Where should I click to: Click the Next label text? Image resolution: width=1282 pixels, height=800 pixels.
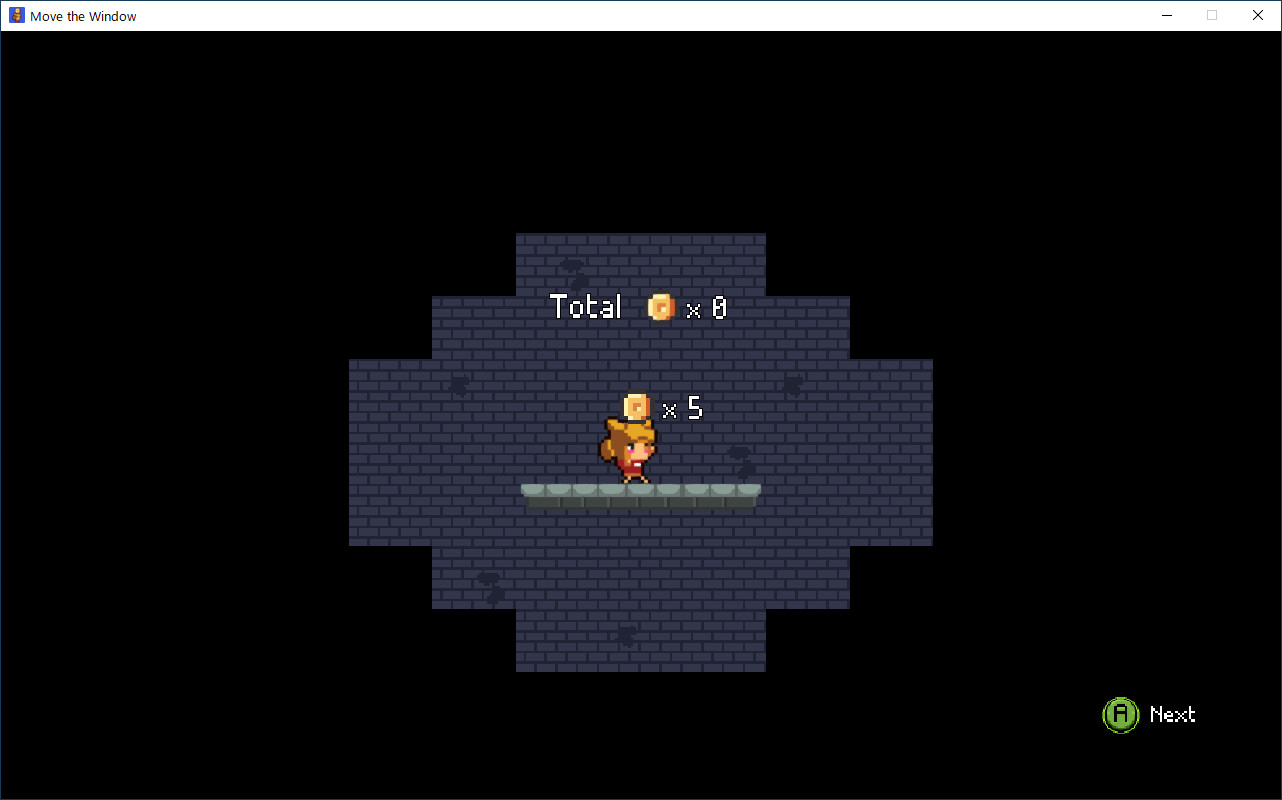[x=1172, y=715]
